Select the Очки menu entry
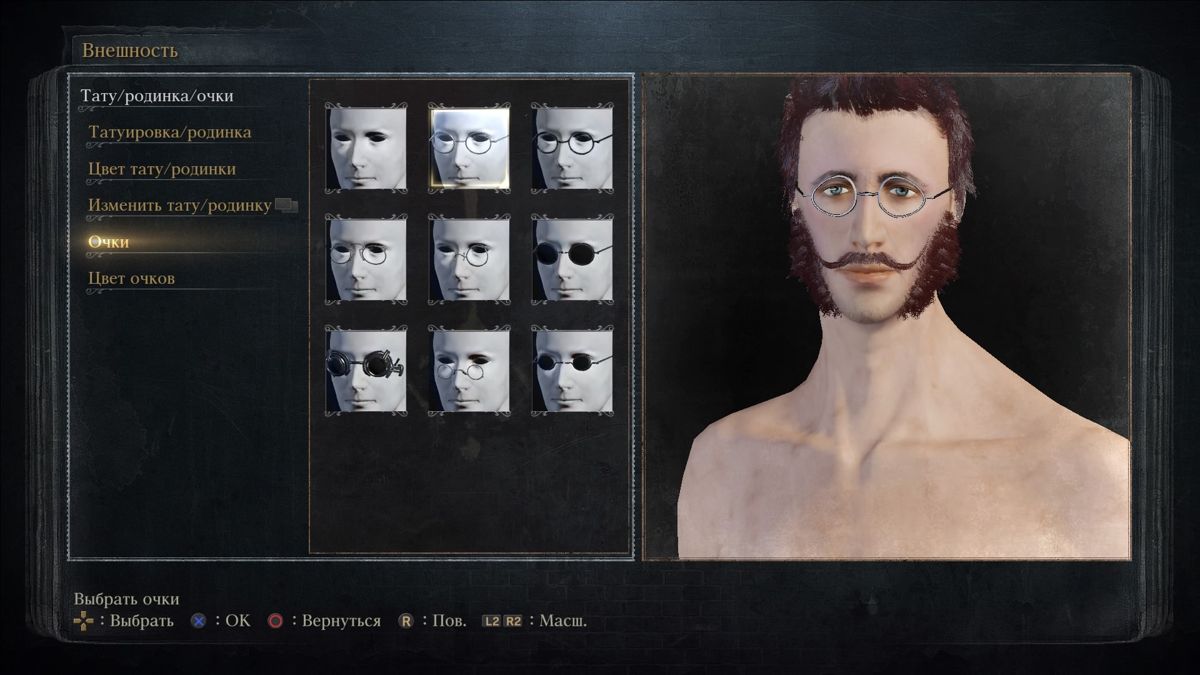This screenshot has height=675, width=1200. [x=108, y=242]
